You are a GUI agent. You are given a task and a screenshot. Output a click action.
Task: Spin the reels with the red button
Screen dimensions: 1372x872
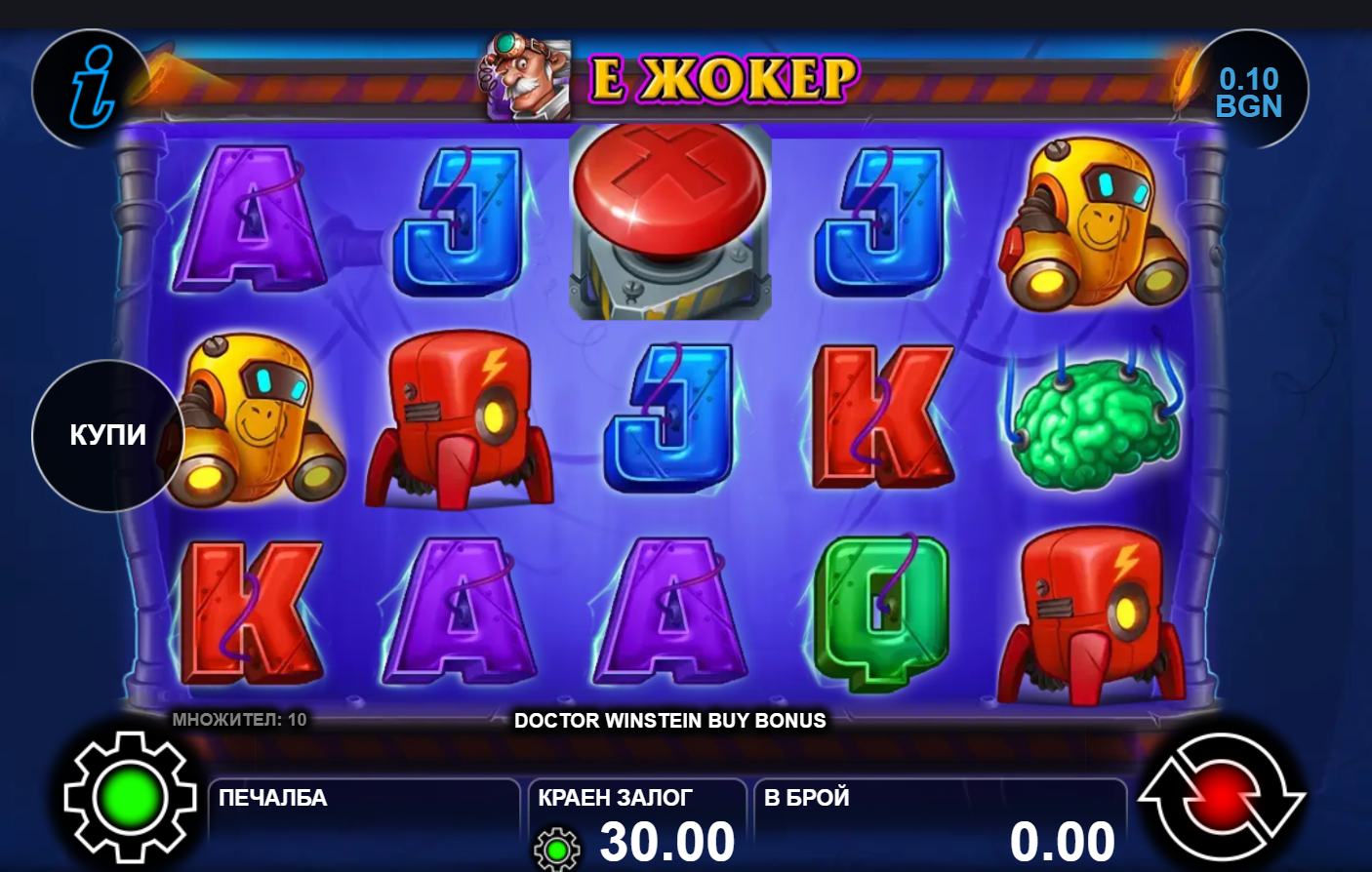[x=1221, y=797]
